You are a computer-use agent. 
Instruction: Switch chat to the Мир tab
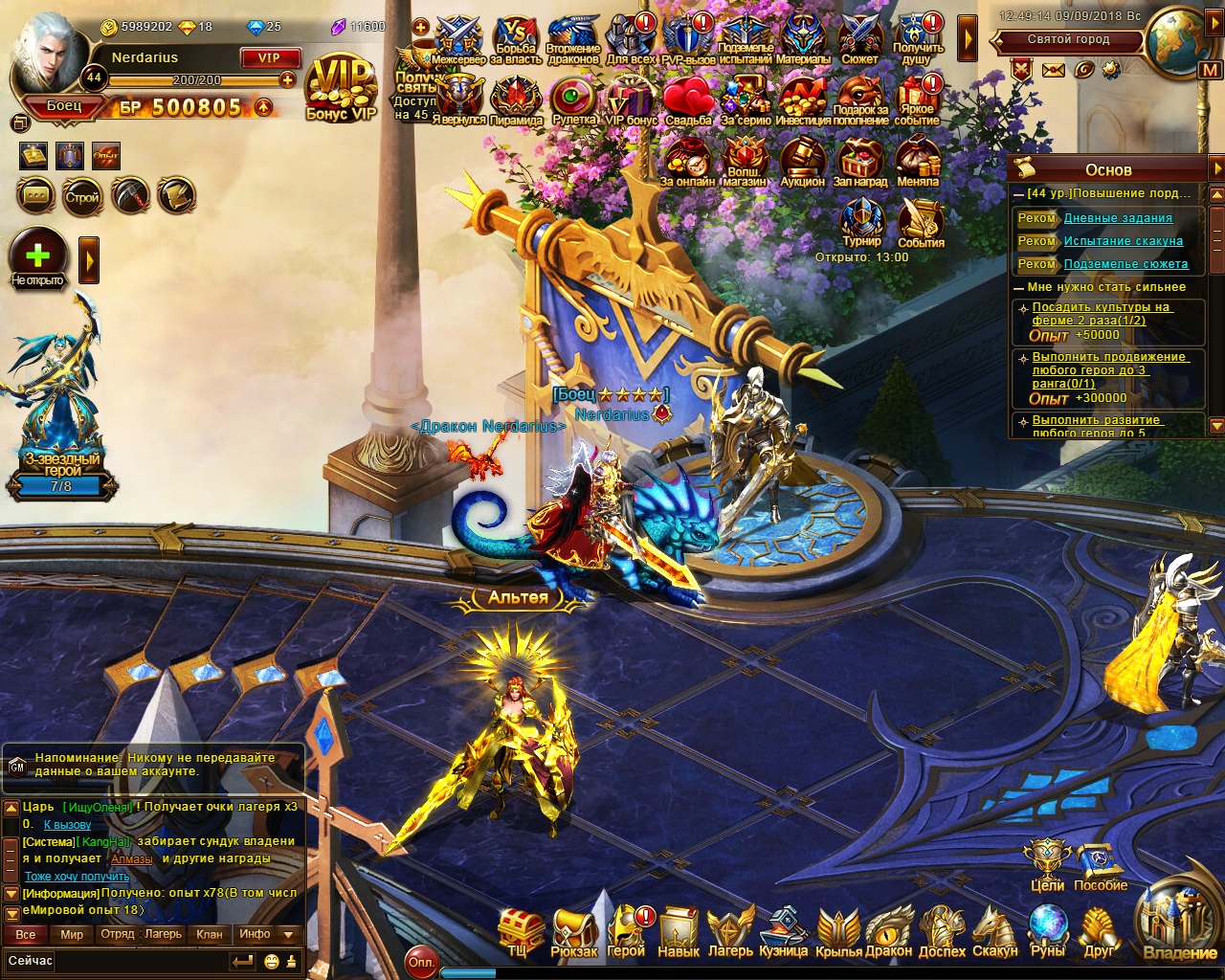coord(72,934)
